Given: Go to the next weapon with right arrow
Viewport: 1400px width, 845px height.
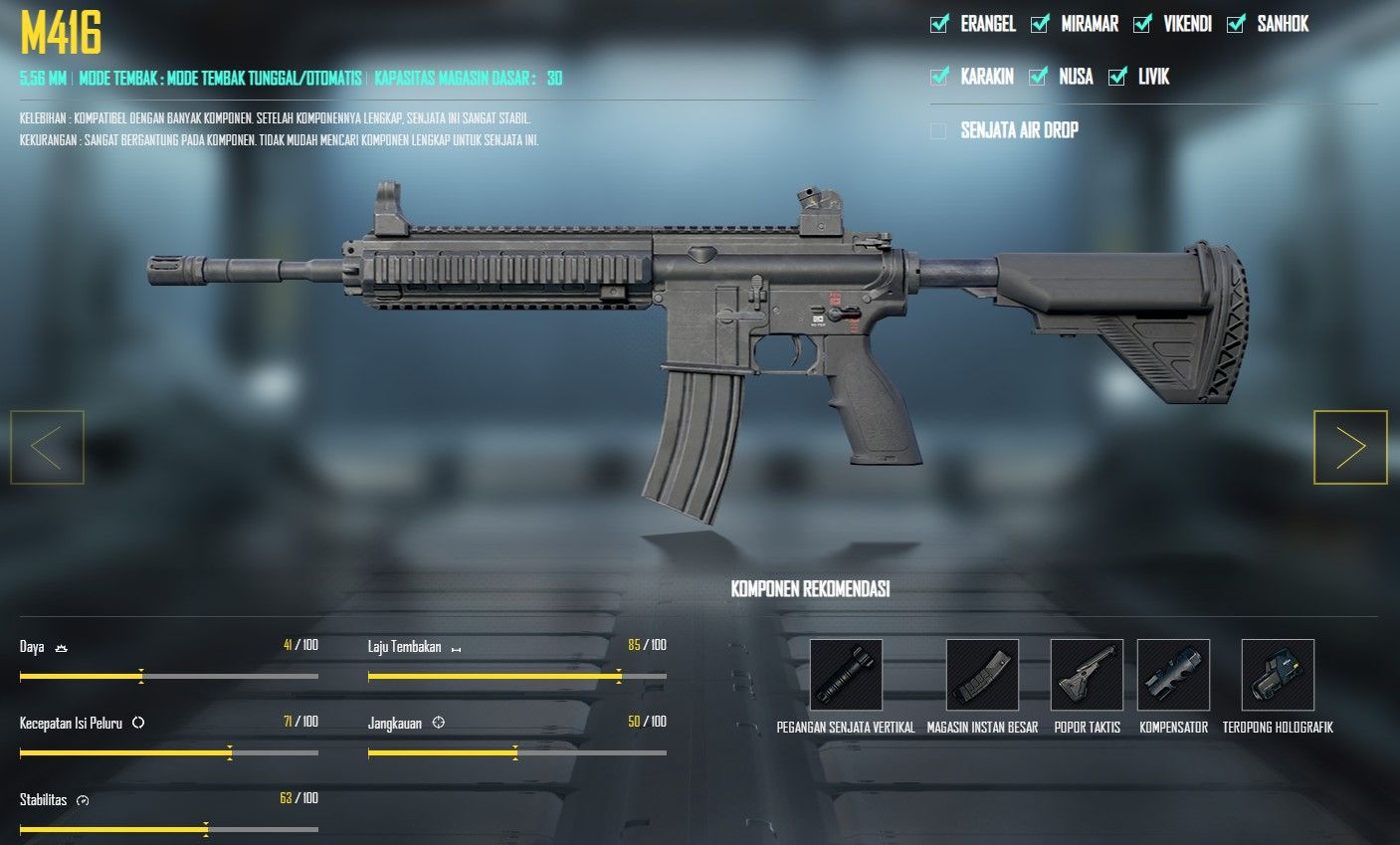Looking at the screenshot, I should click(x=1350, y=448).
